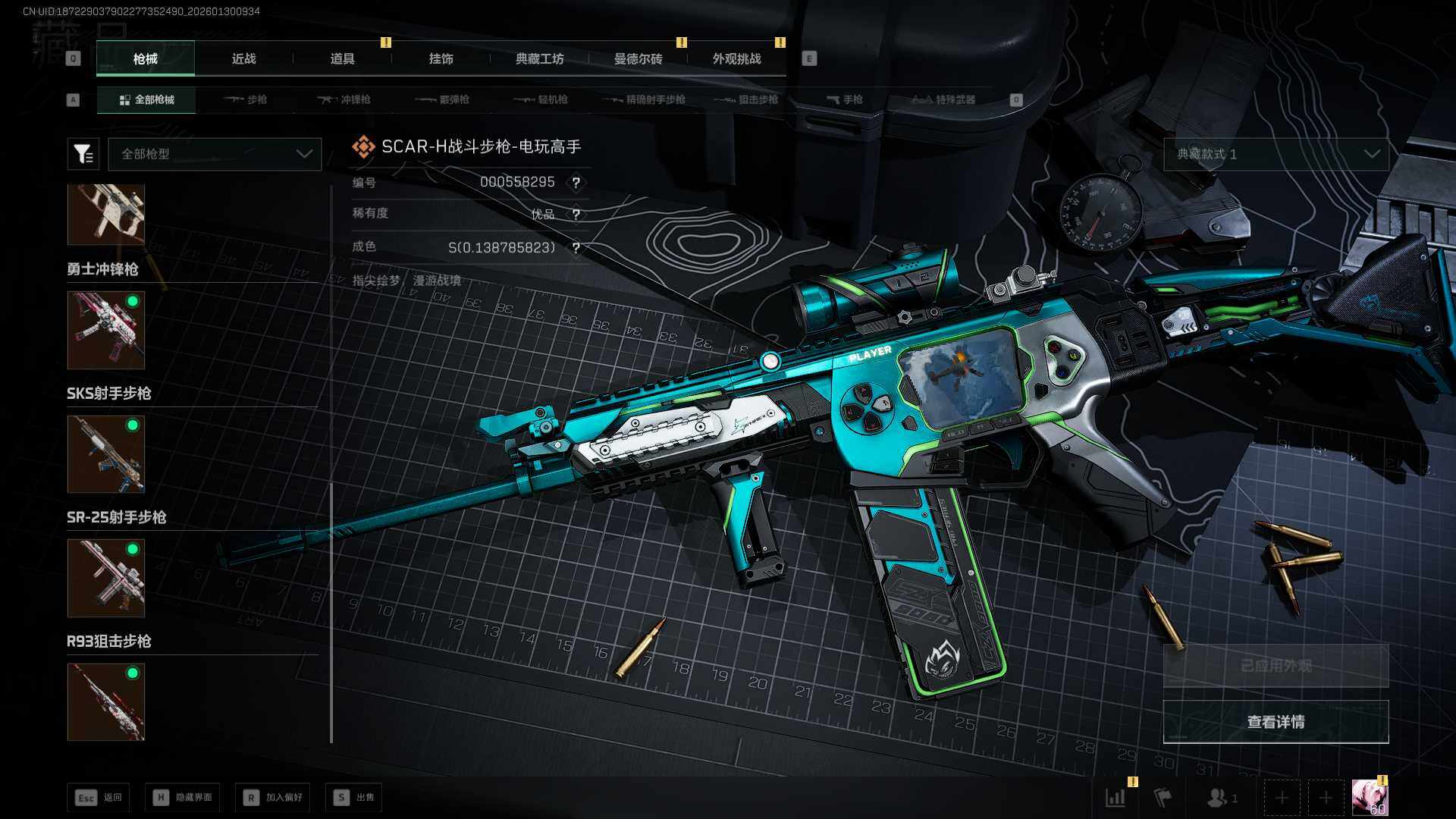Expand the 典藏款式 1 style dropdown
The image size is (1456, 819).
coord(1276,154)
